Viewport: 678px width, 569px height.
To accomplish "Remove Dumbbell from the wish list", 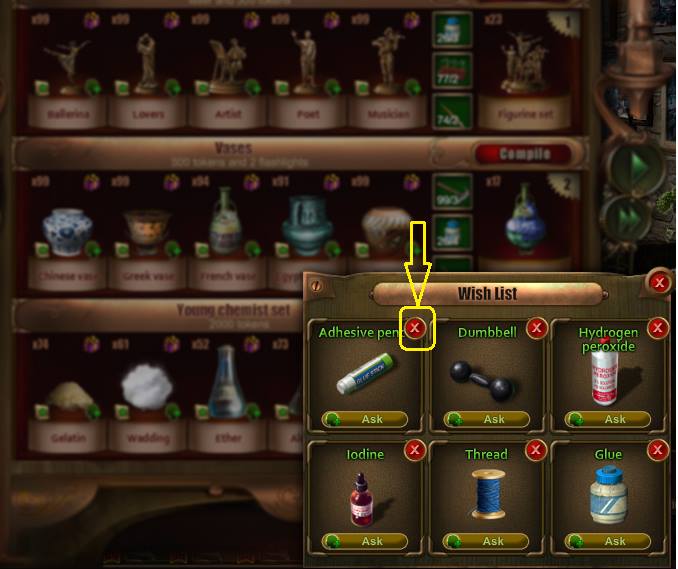I will pyautogui.click(x=537, y=327).
